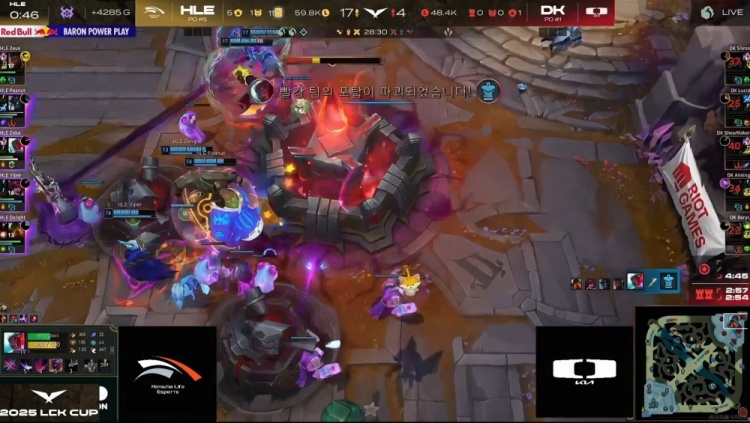Select HLE Zeus player portrait
The height and width of the screenshot is (423, 750).
pos(9,61)
